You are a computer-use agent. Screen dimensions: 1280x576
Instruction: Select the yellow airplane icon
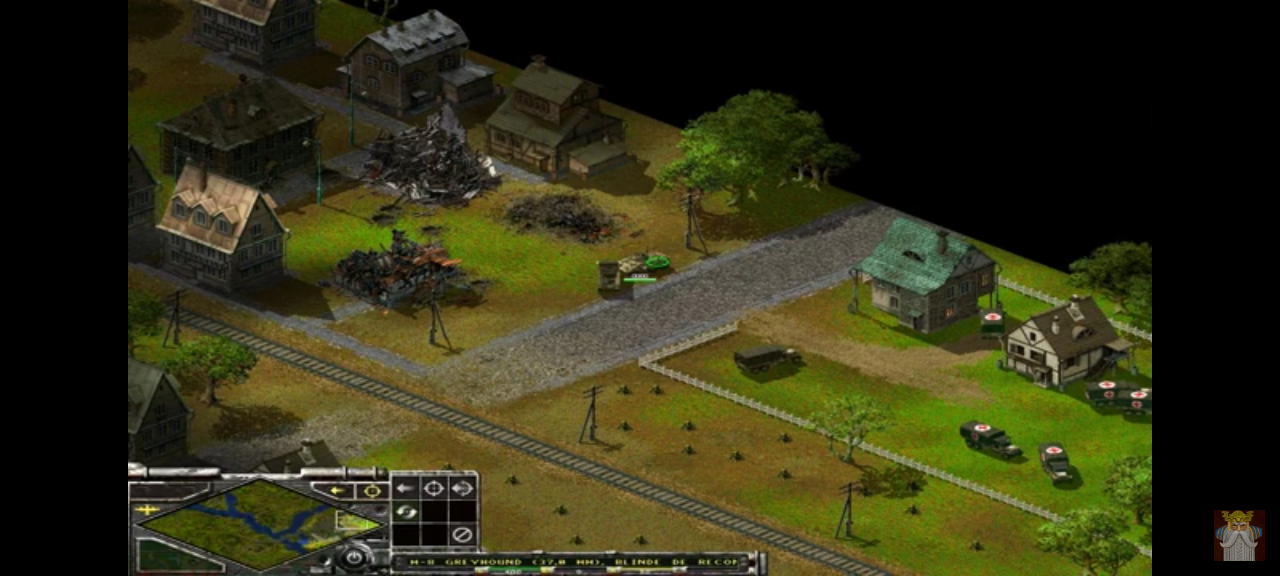[147, 510]
